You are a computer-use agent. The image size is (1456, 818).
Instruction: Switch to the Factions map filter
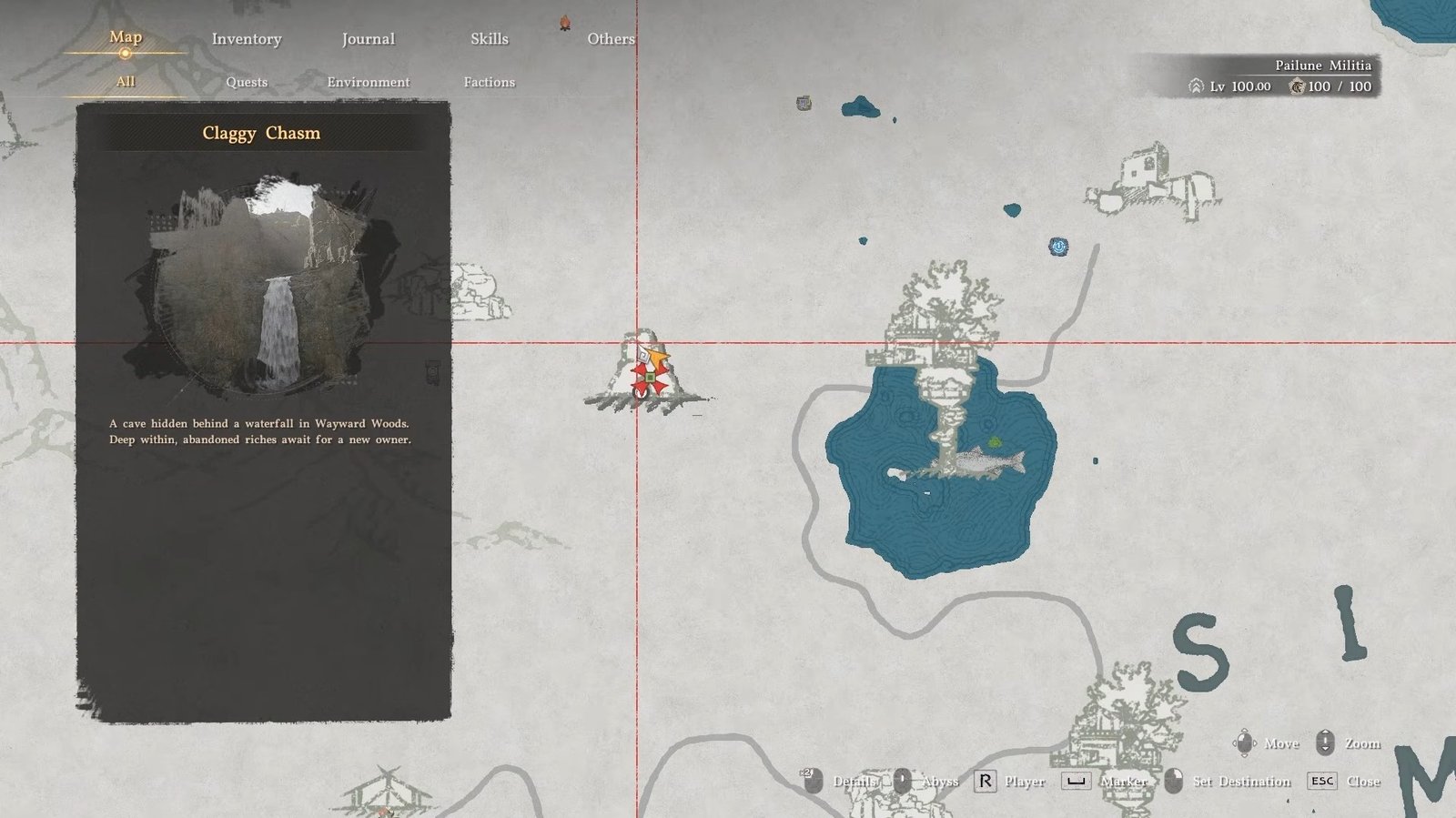coord(489,82)
